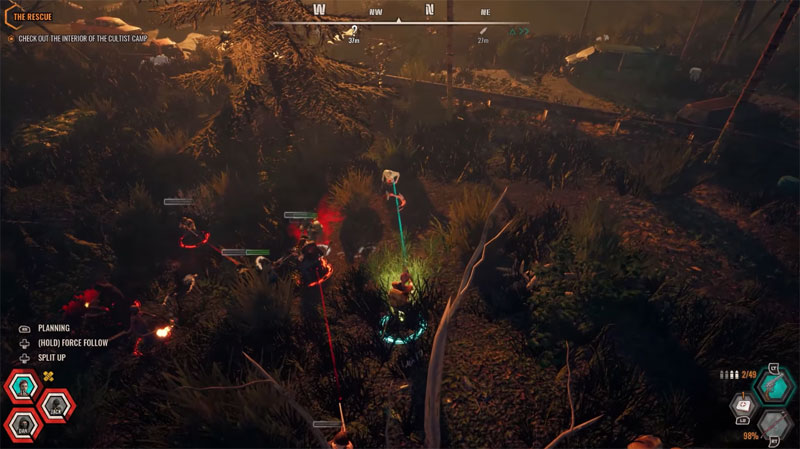Click the compass bar heading strip
The height and width of the screenshot is (449, 800).
[402, 12]
